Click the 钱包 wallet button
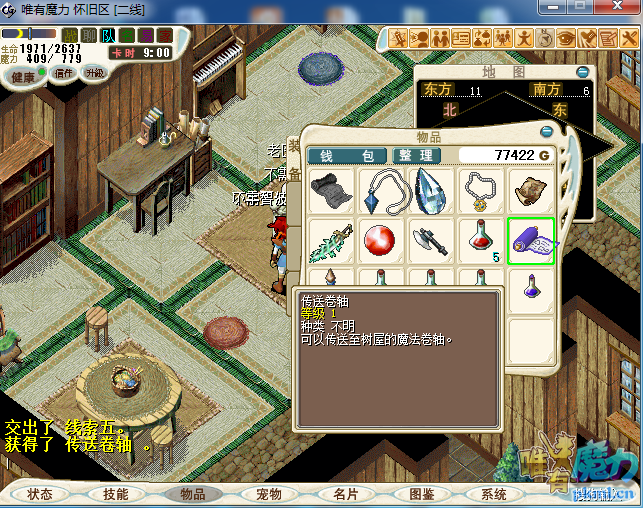643x508 pixels. [346, 155]
